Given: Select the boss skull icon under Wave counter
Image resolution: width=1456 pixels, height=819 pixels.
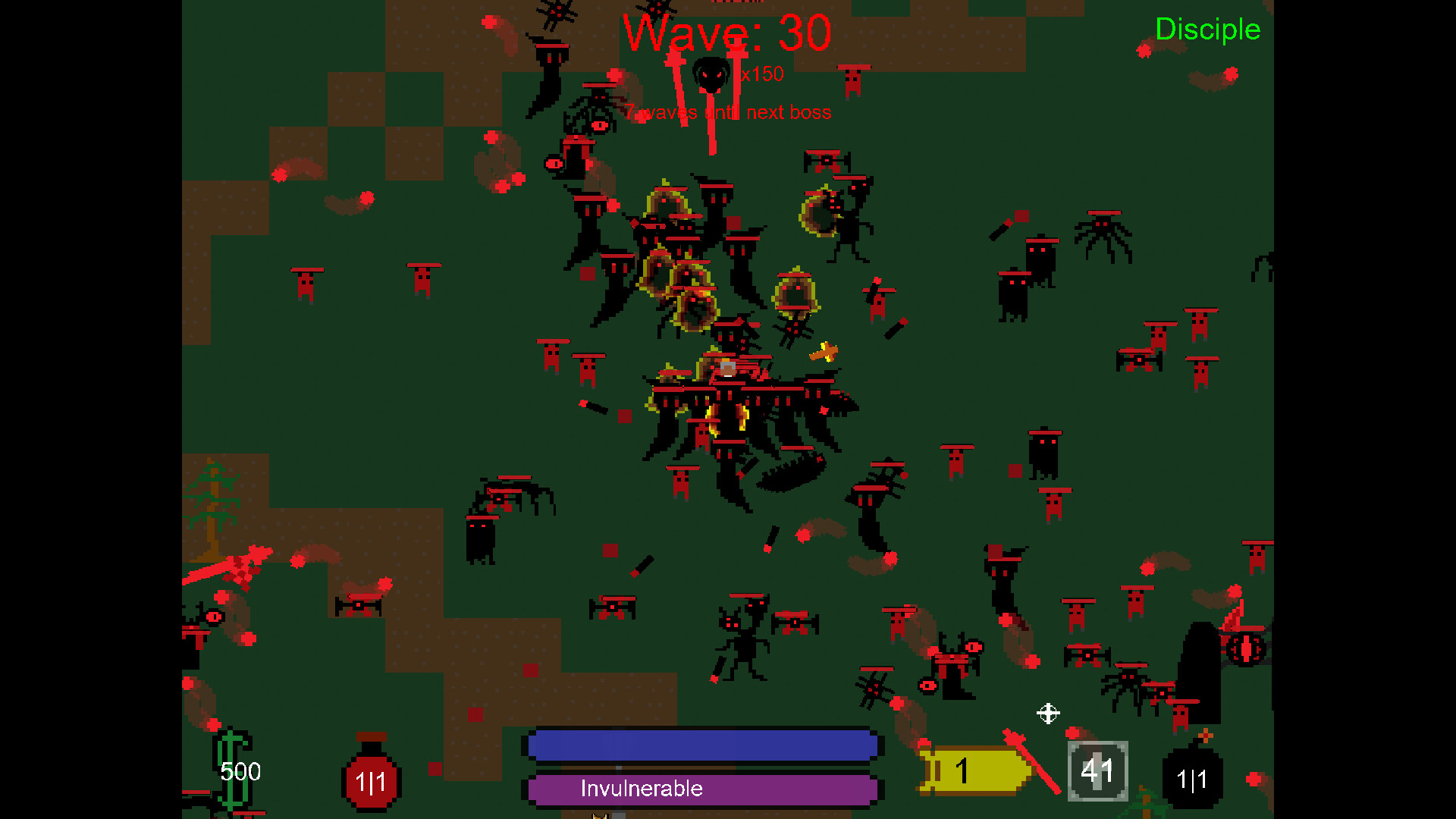Looking at the screenshot, I should [713, 74].
